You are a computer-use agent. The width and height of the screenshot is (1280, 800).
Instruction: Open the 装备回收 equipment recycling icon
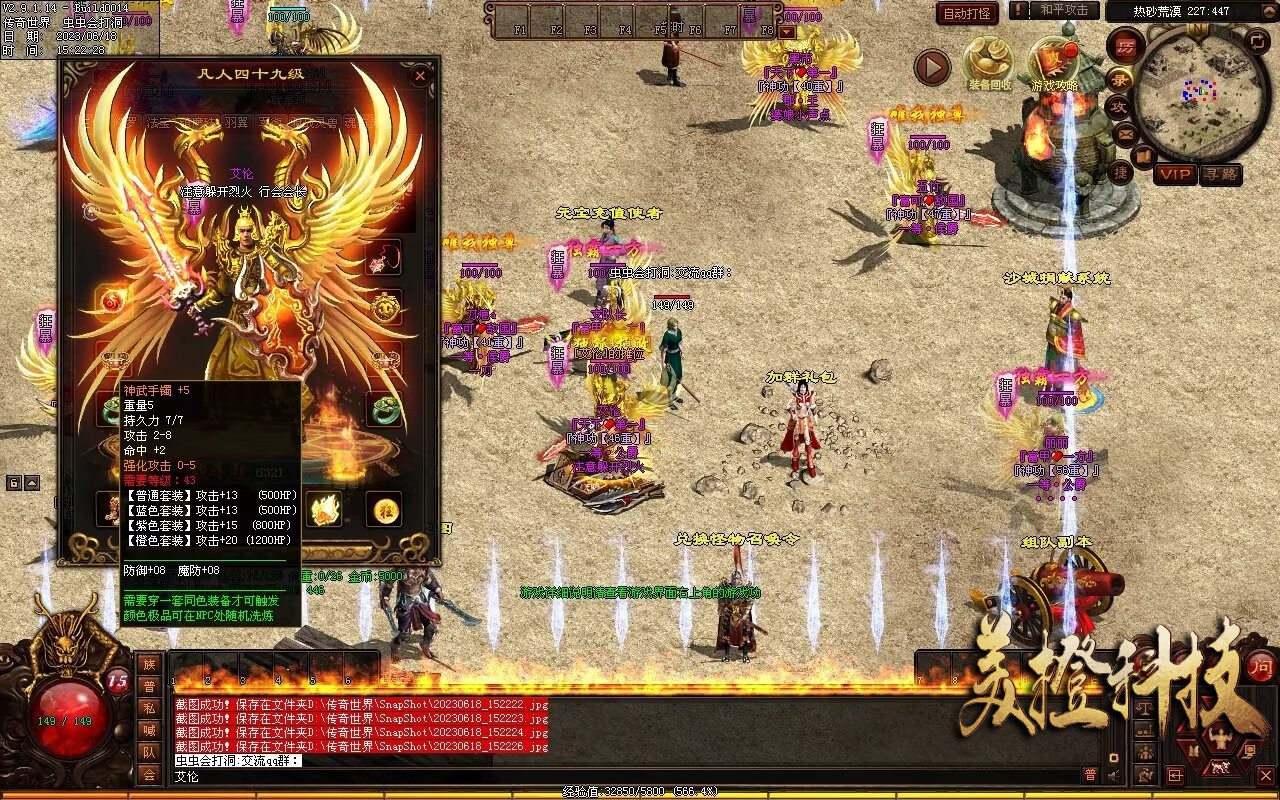[989, 64]
